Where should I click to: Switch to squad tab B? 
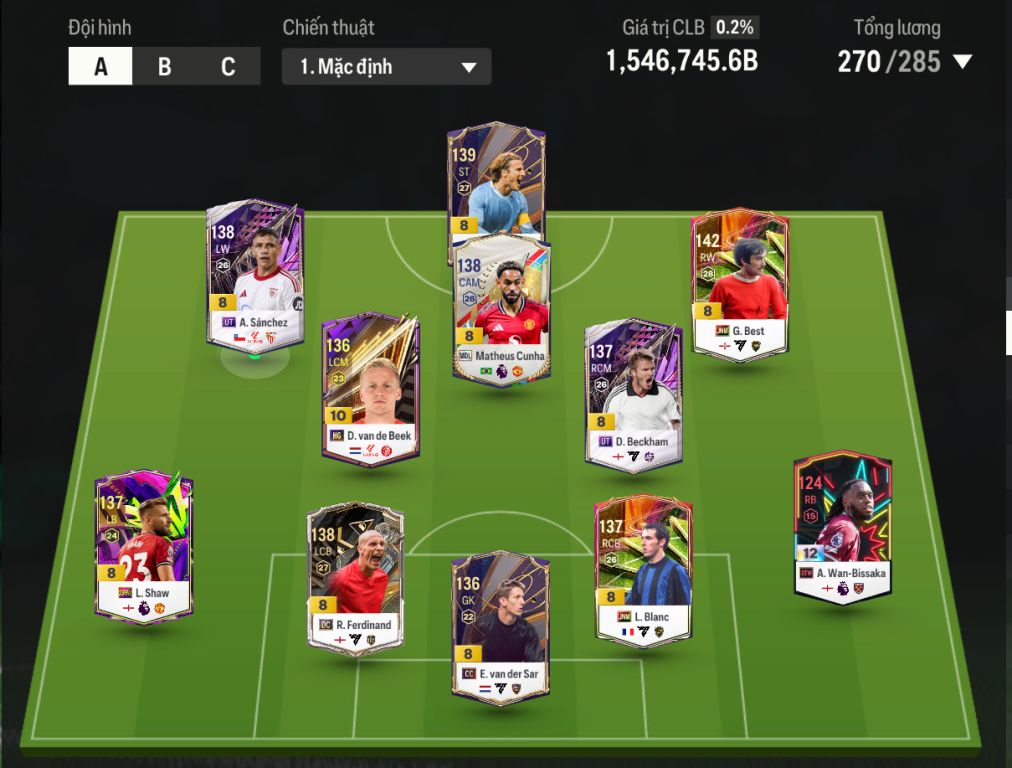pyautogui.click(x=164, y=67)
